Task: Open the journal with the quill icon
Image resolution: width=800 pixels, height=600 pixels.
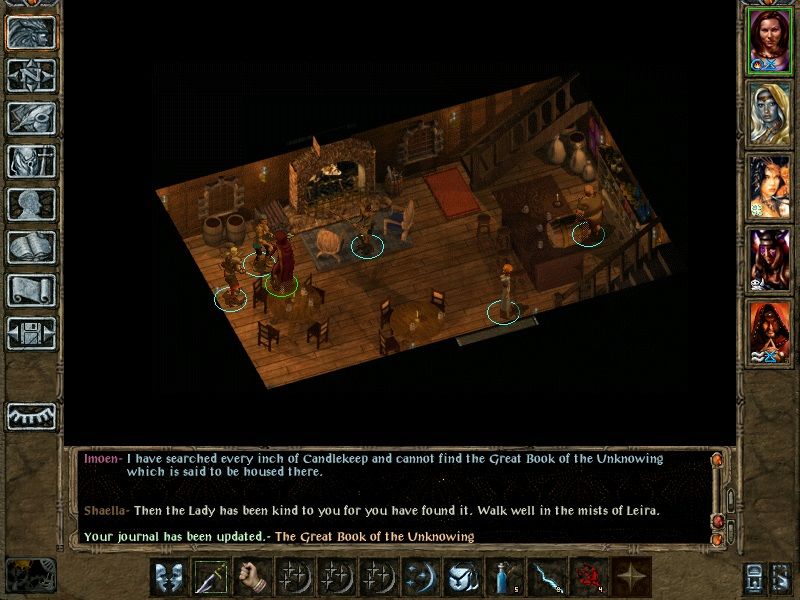Action: [x=31, y=119]
